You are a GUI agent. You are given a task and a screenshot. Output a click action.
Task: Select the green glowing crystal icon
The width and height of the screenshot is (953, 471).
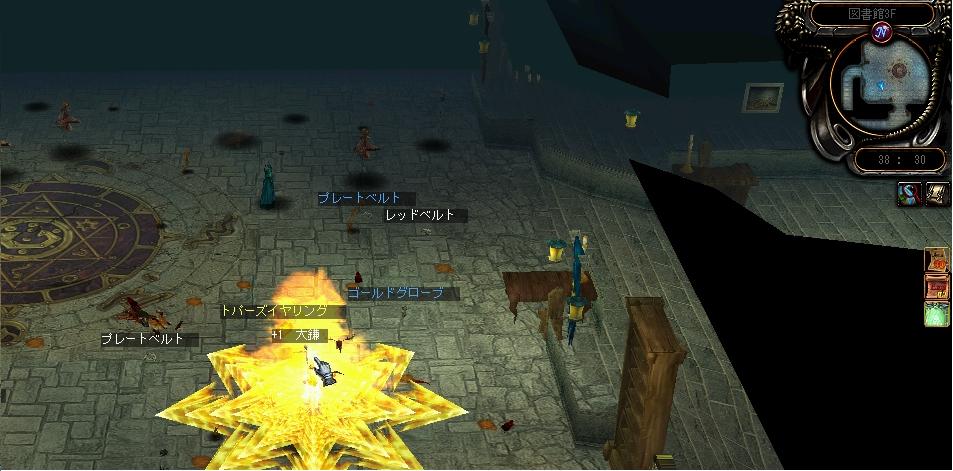(x=938, y=315)
